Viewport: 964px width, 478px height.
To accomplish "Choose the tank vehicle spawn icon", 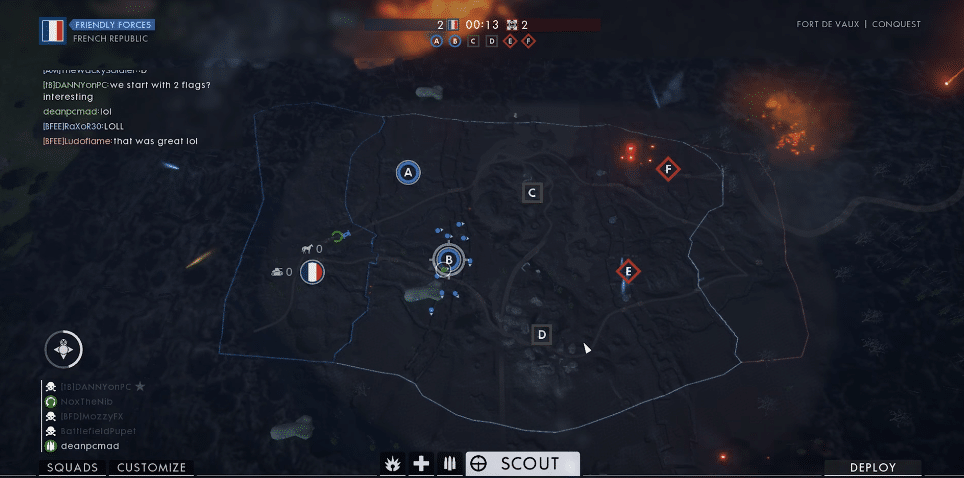I will point(278,271).
